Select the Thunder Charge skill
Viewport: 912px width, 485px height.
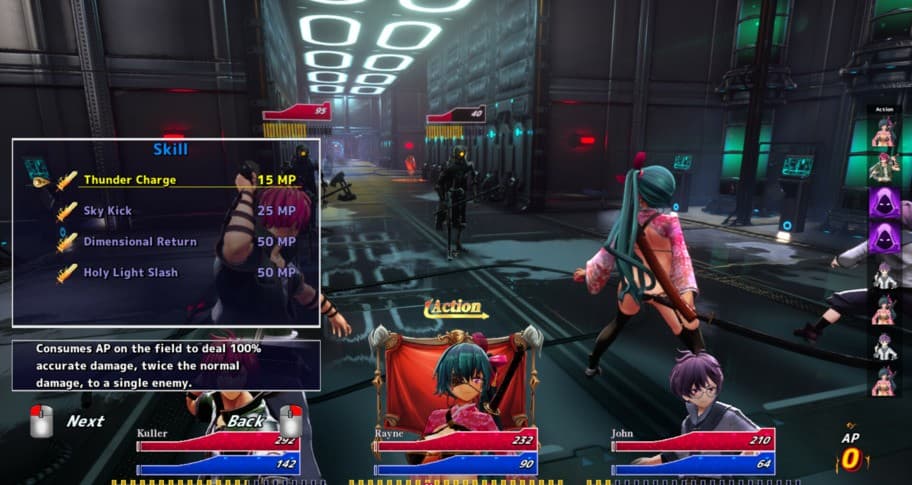pos(130,180)
